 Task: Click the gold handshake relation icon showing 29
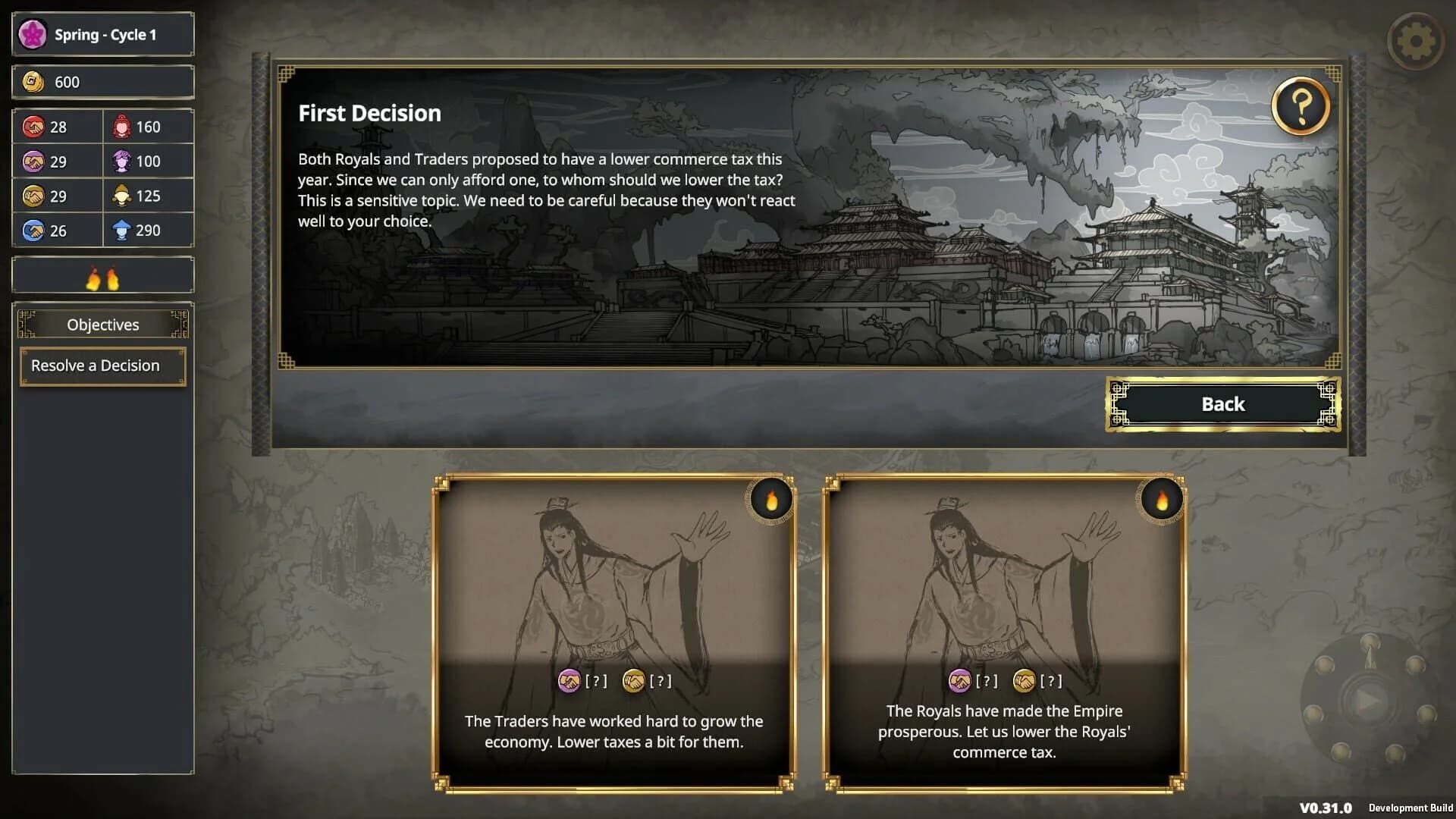(x=35, y=196)
